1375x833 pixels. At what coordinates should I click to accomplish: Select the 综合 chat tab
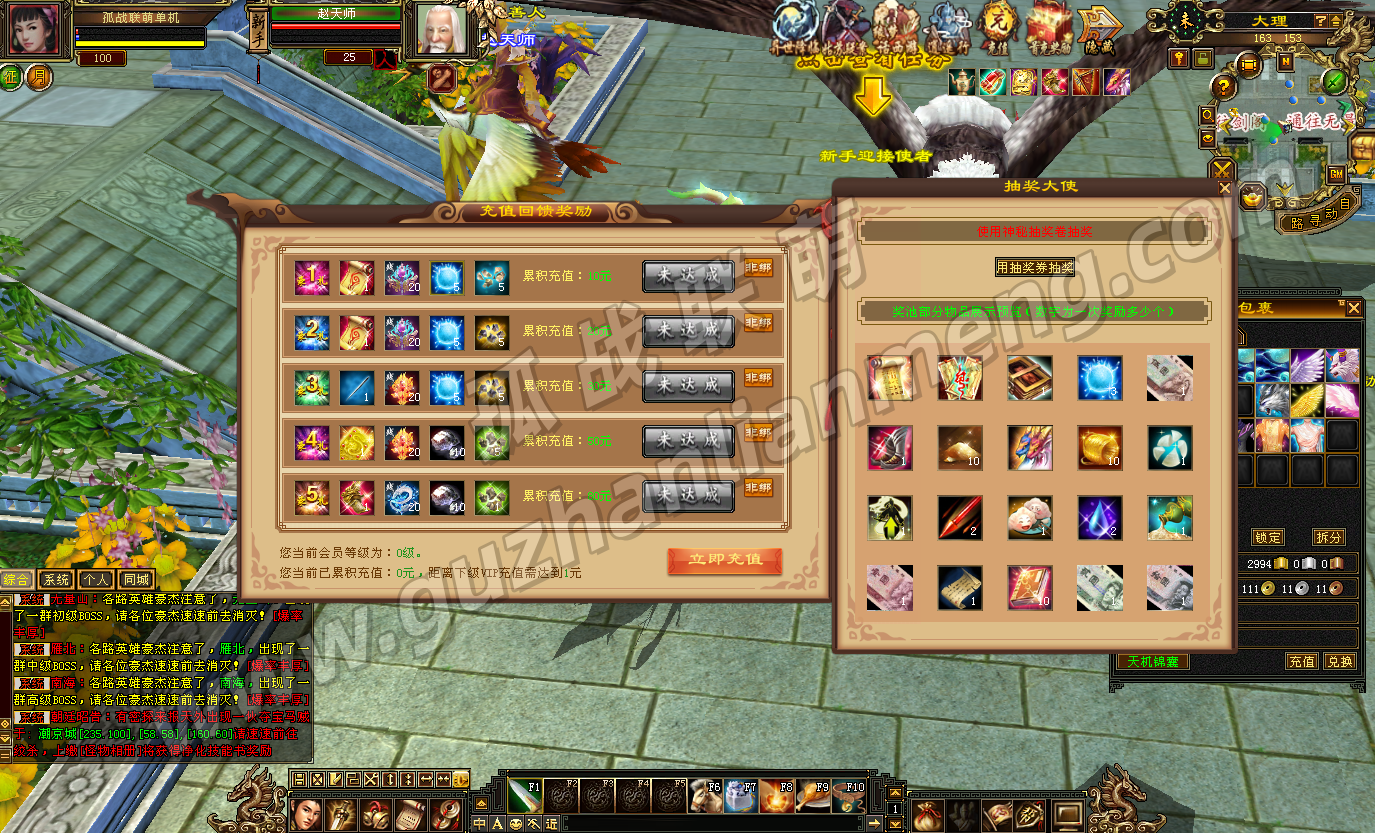16,579
